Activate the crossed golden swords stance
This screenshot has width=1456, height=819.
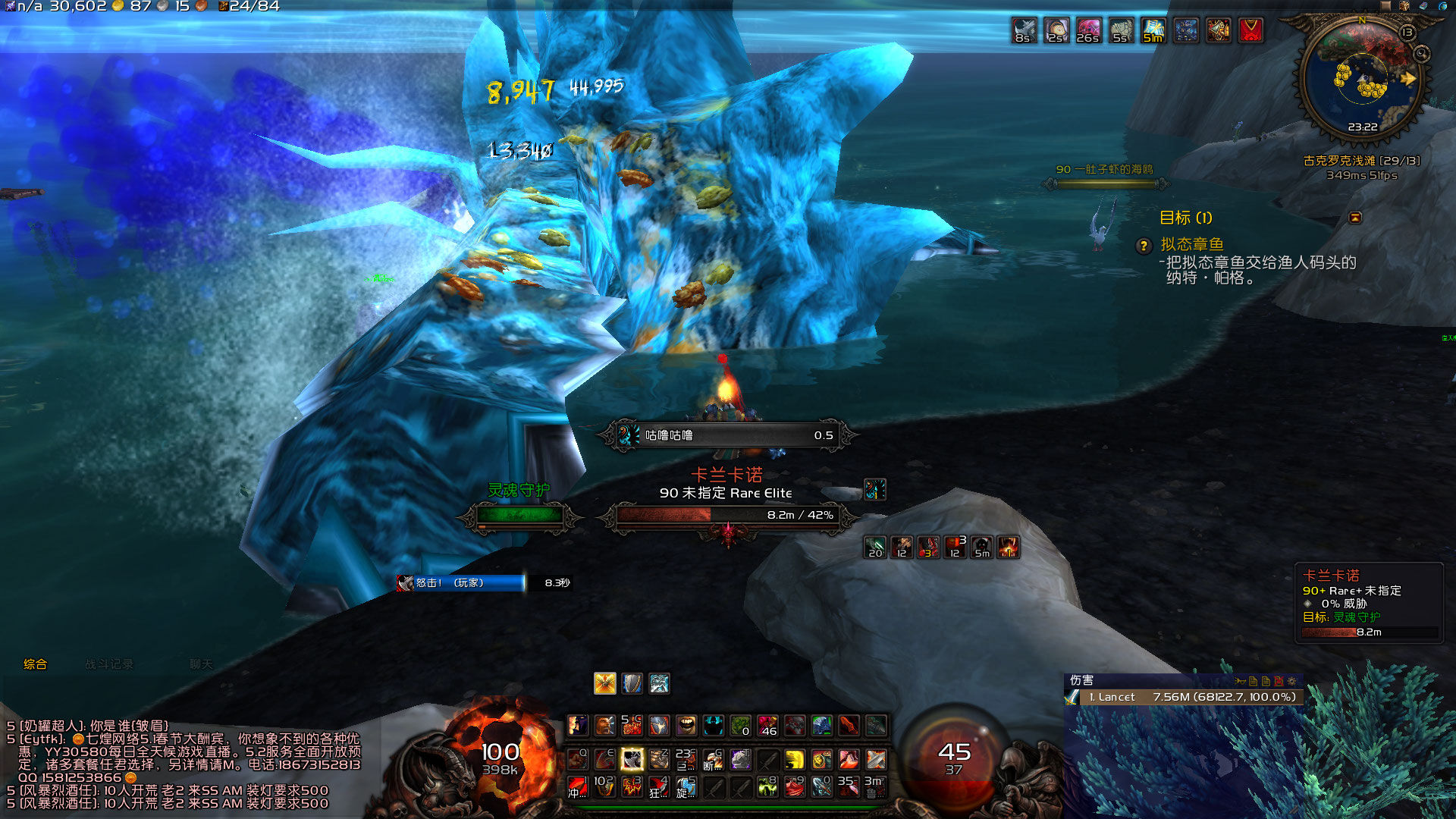pyautogui.click(x=604, y=683)
